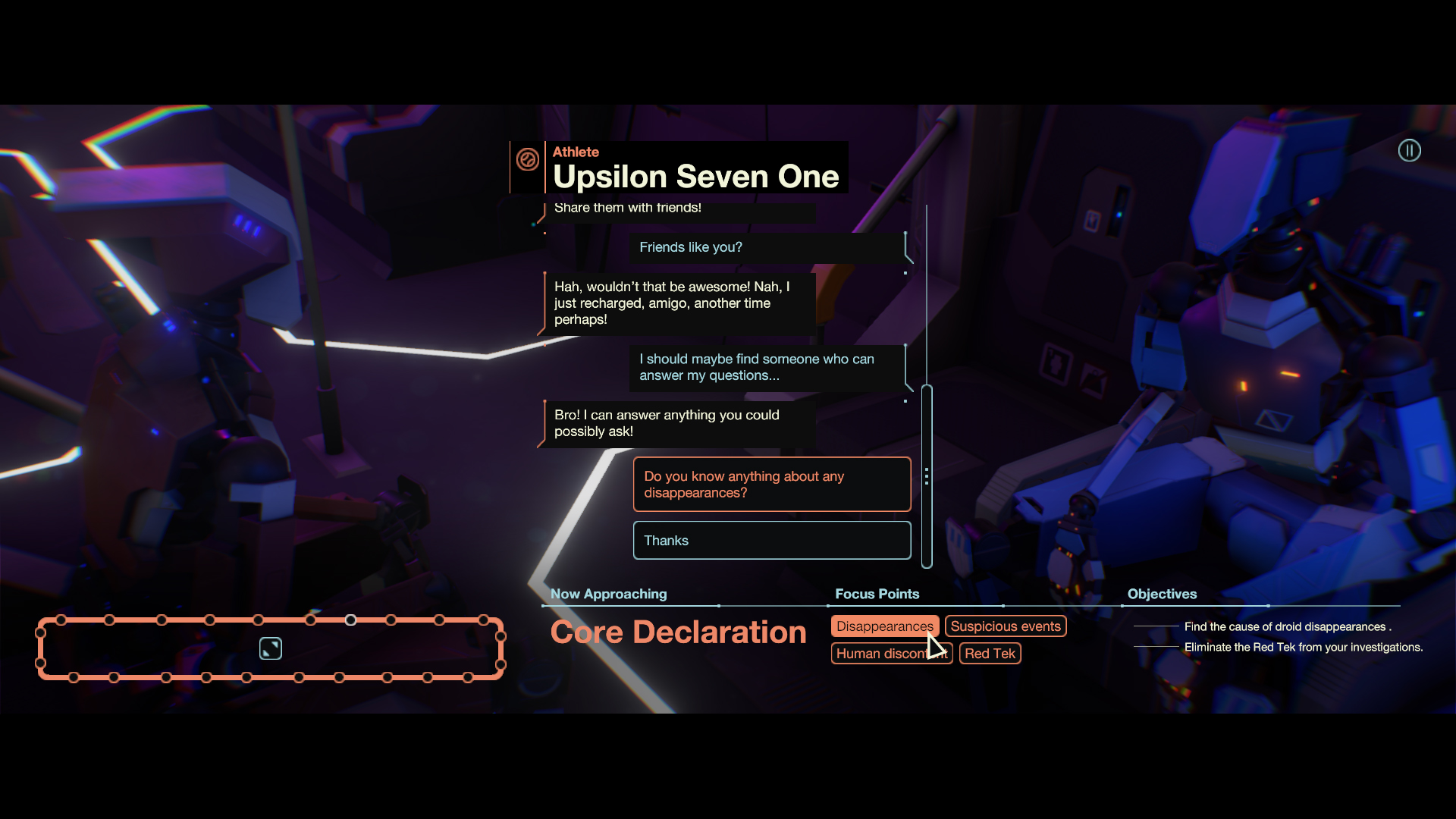Click the Upsilon Seven One name banner
This screenshot has width=1456, height=819.
coord(696,176)
